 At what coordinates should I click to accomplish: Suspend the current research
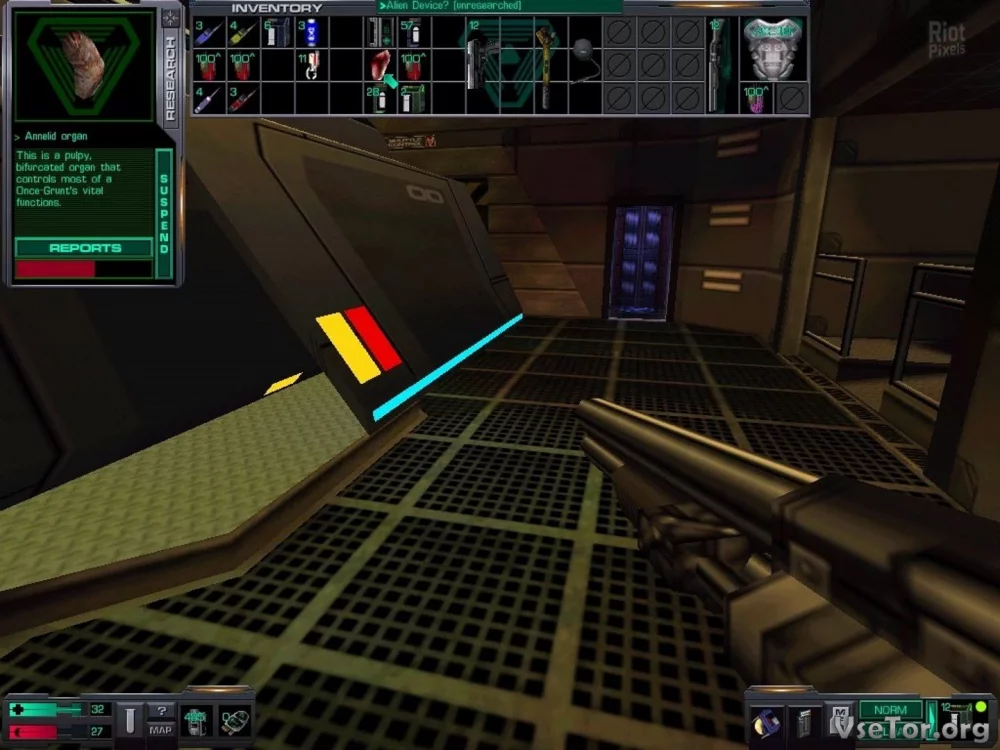(165, 214)
